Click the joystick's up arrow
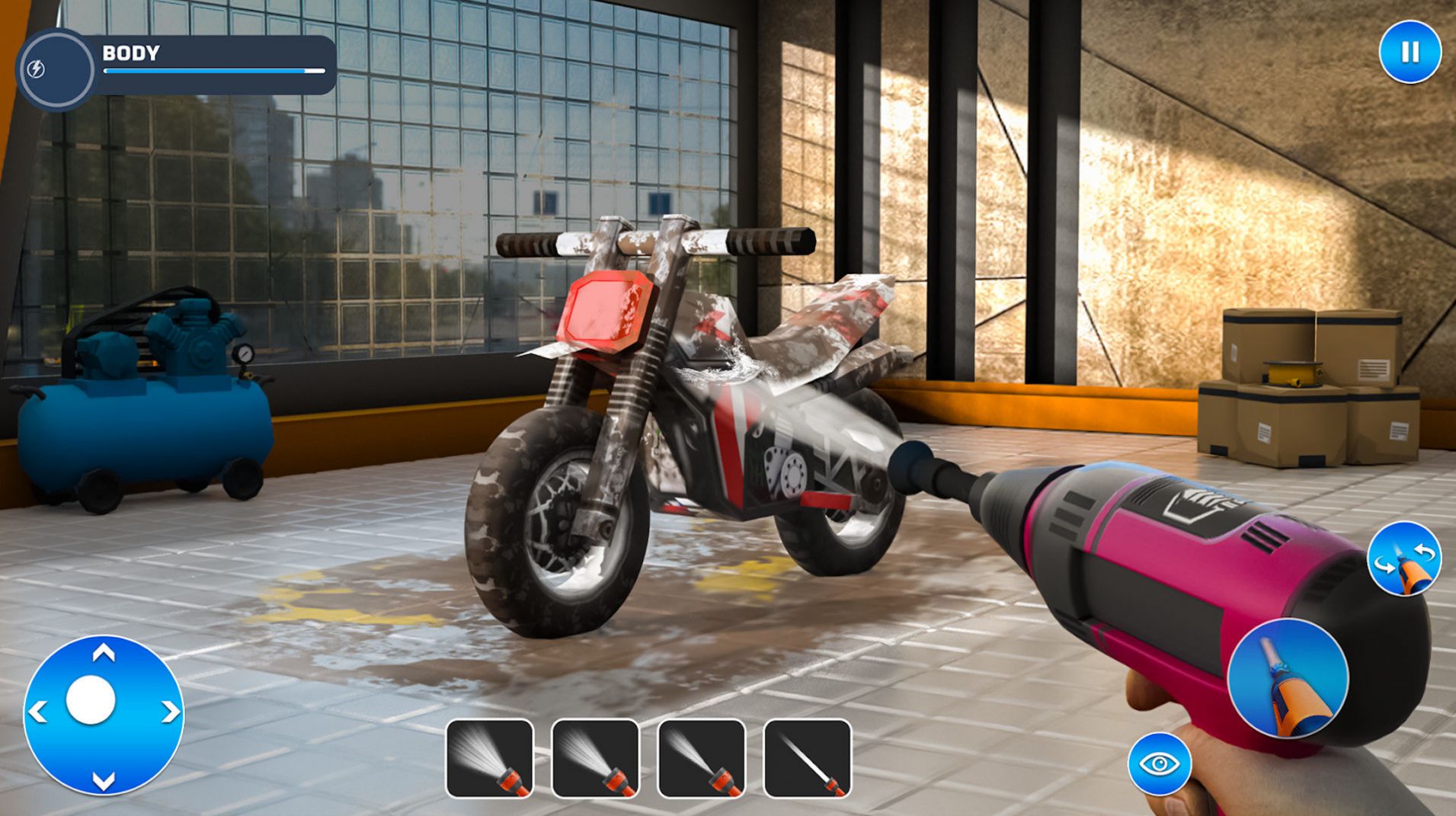This screenshot has width=1456, height=816. coord(104,653)
